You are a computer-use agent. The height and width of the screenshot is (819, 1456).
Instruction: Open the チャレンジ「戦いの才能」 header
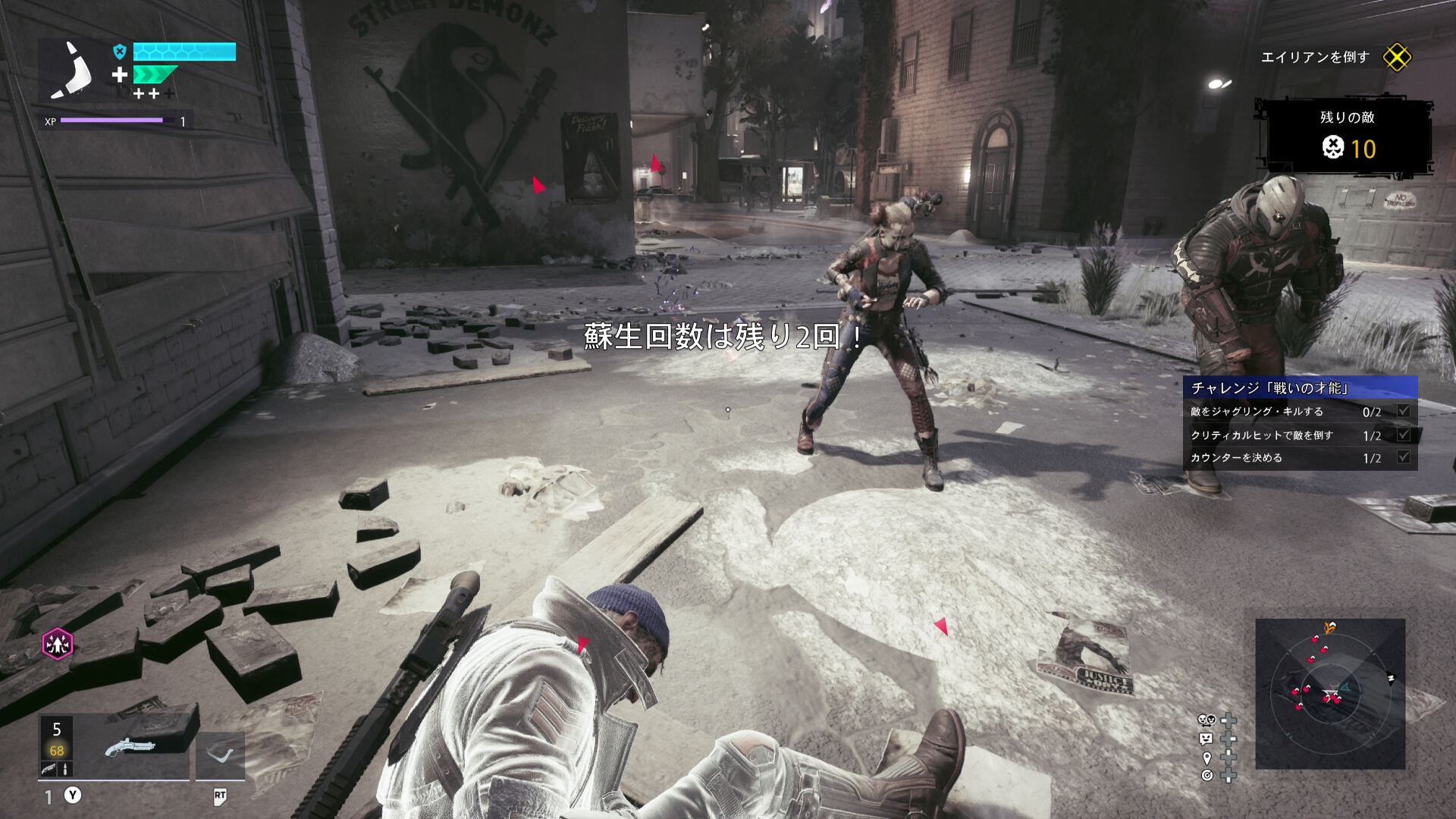(x=1300, y=388)
